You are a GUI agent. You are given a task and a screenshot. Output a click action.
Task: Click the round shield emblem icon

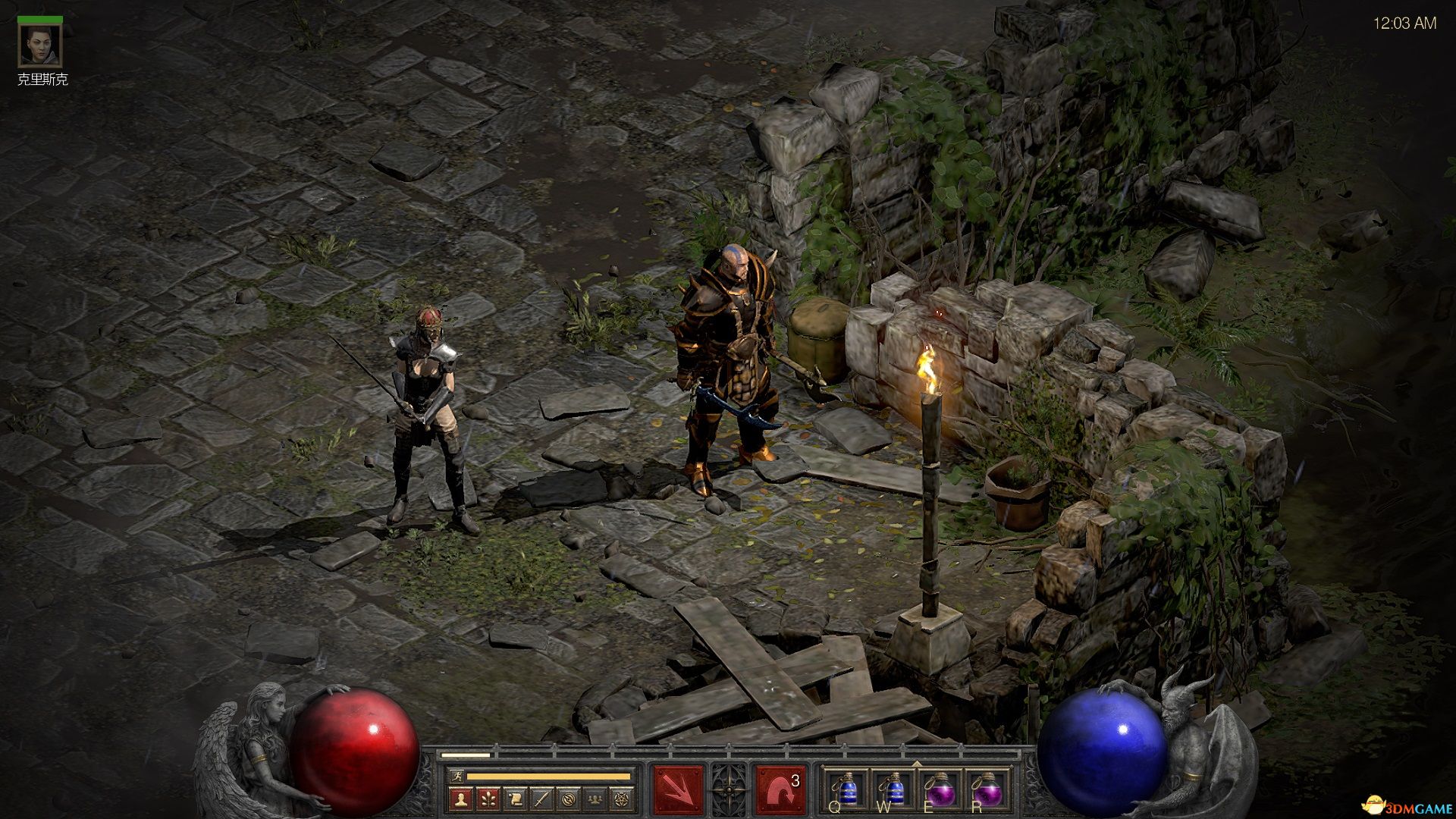(569, 799)
